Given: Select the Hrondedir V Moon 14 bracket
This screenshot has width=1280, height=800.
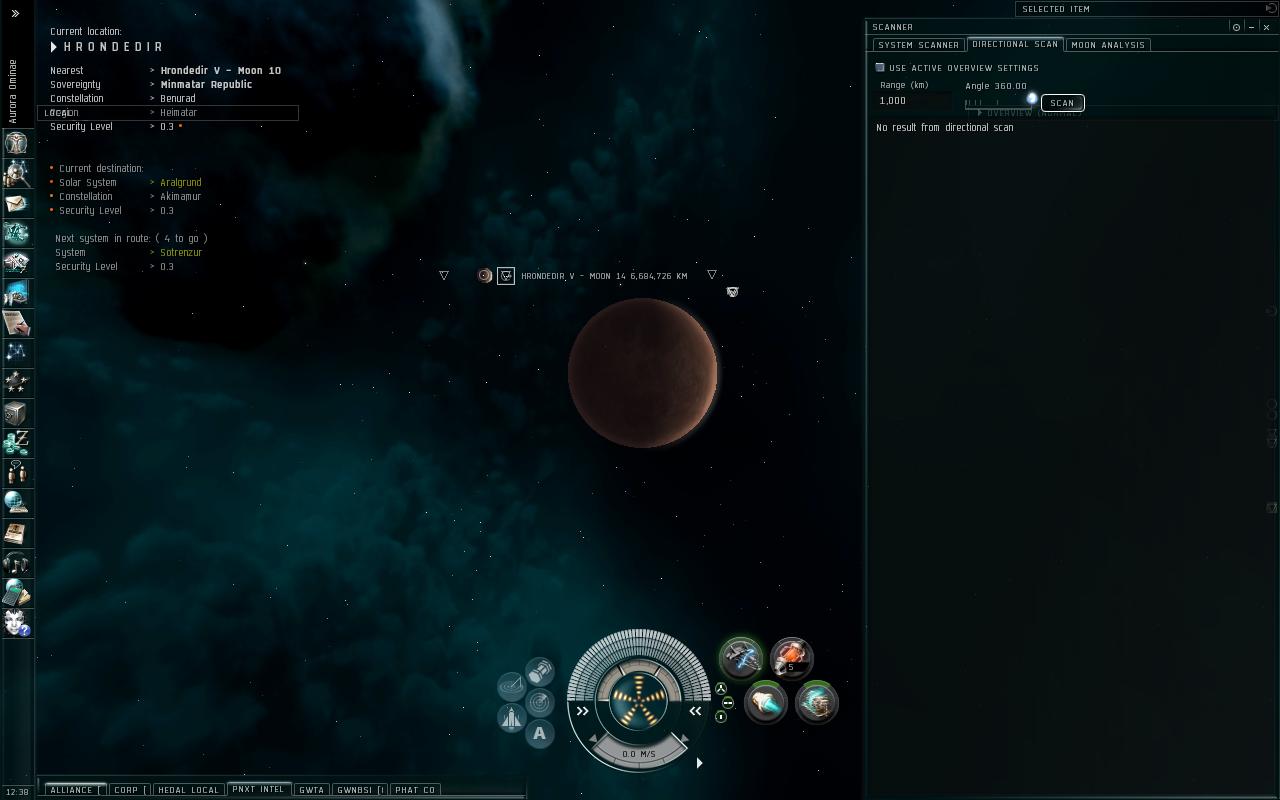Looking at the screenshot, I should click(506, 276).
